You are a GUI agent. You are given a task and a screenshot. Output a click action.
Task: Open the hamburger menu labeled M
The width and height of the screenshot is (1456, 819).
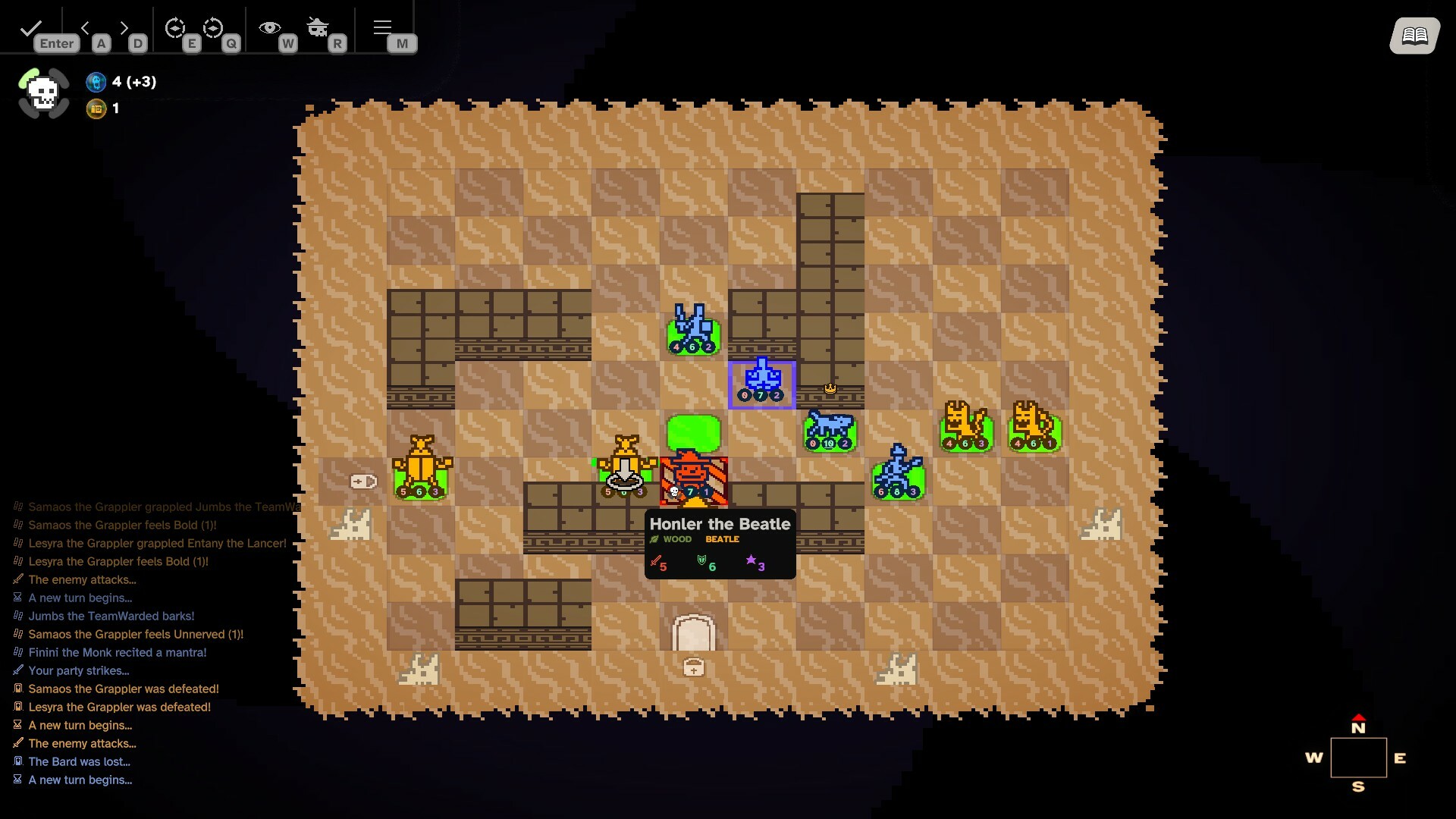click(x=381, y=27)
